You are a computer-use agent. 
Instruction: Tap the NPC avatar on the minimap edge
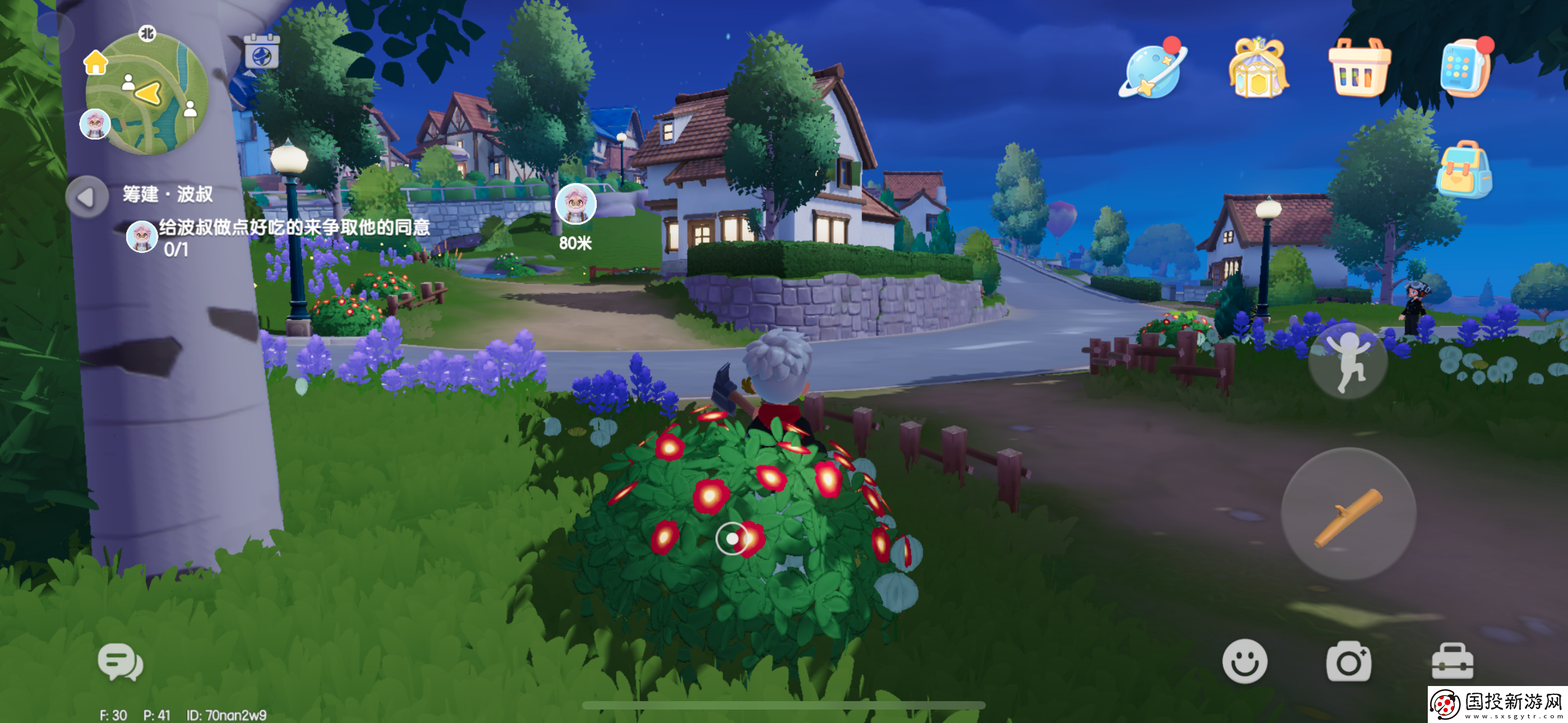pyautogui.click(x=95, y=124)
